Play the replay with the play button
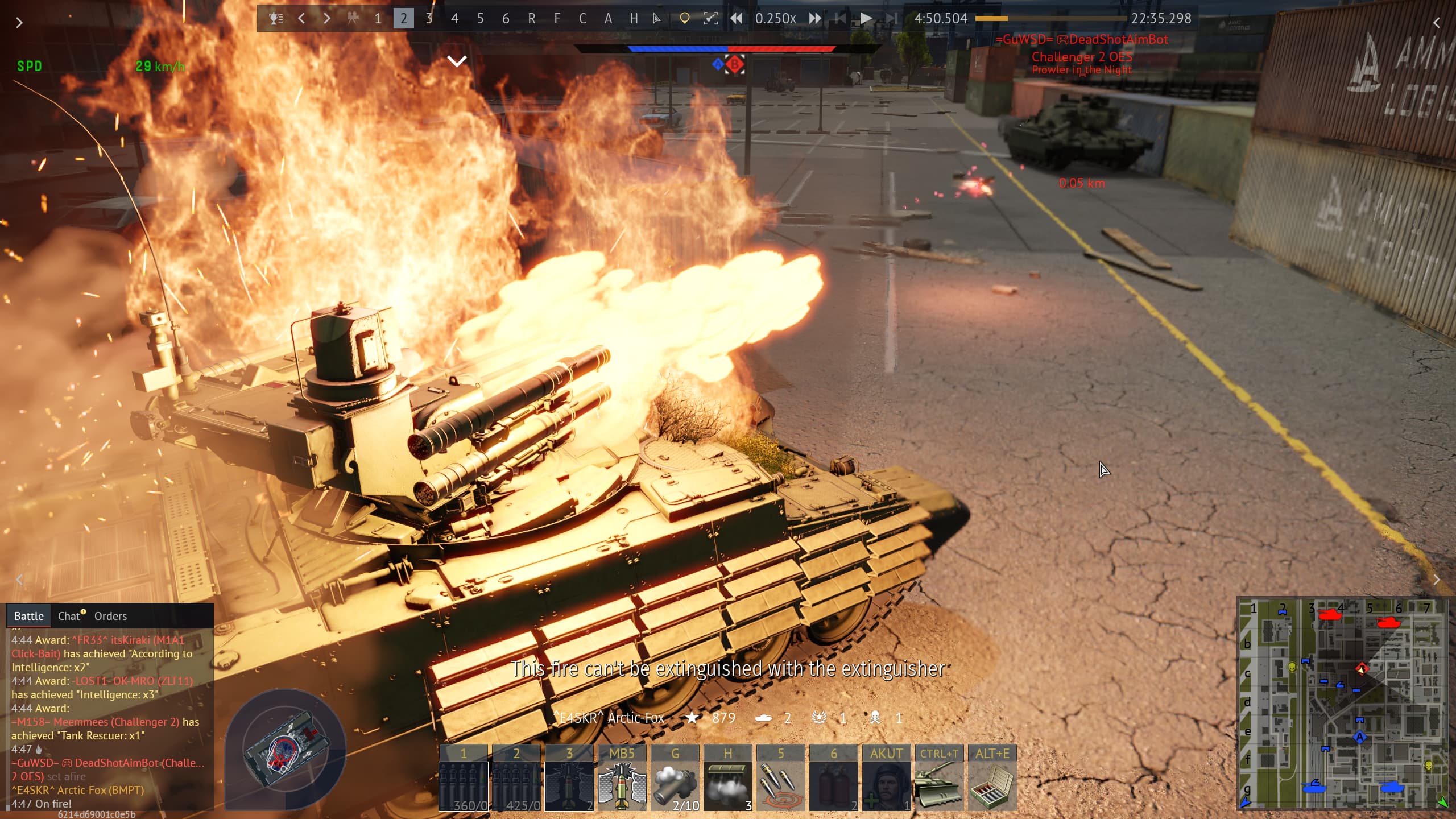This screenshot has width=1456, height=819. (866, 19)
